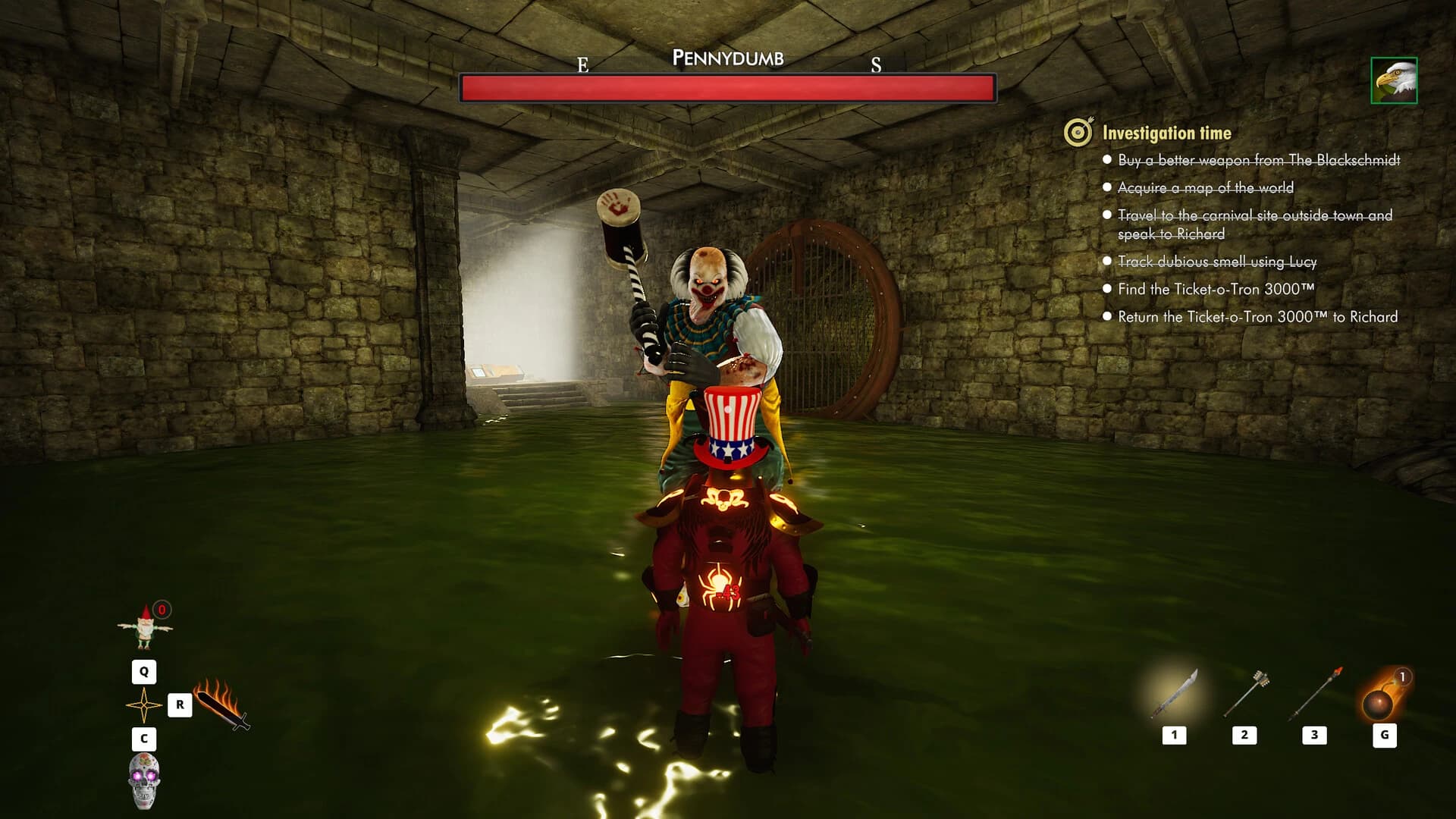Screen dimensions: 1456x819
Task: Collapse the Investigation time objective list
Action: click(1168, 132)
